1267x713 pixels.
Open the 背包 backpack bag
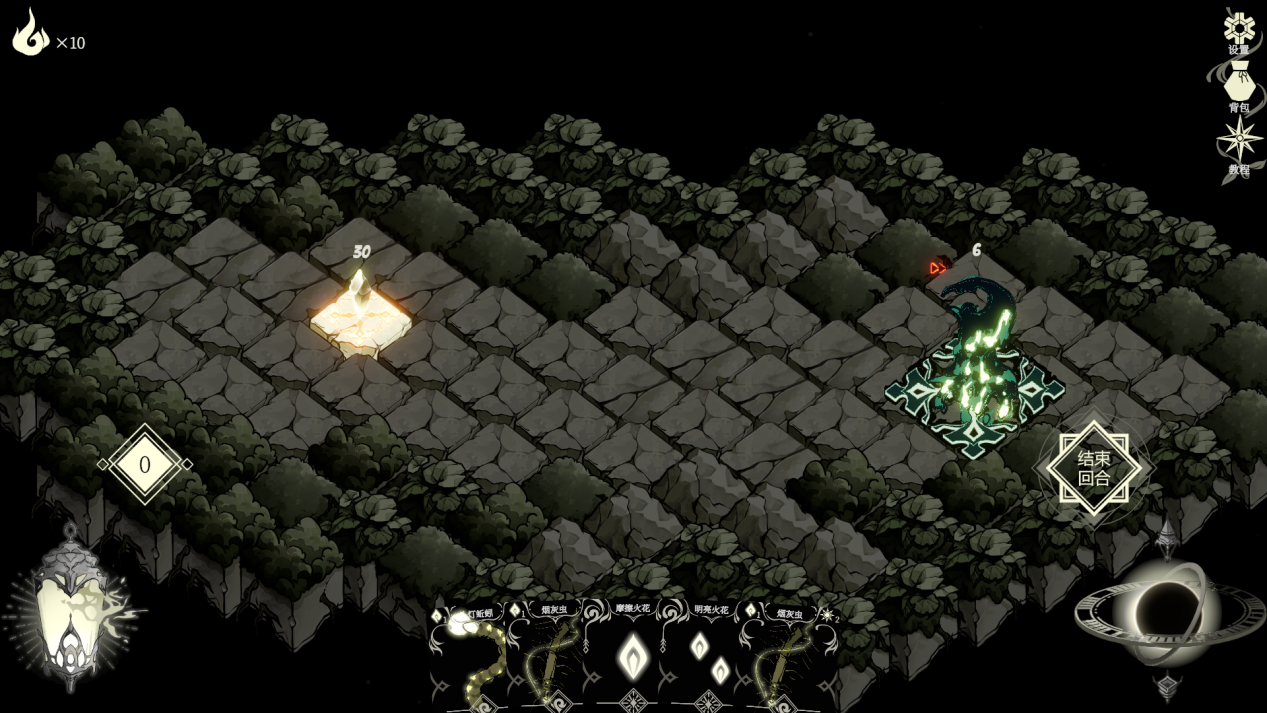(x=1239, y=83)
